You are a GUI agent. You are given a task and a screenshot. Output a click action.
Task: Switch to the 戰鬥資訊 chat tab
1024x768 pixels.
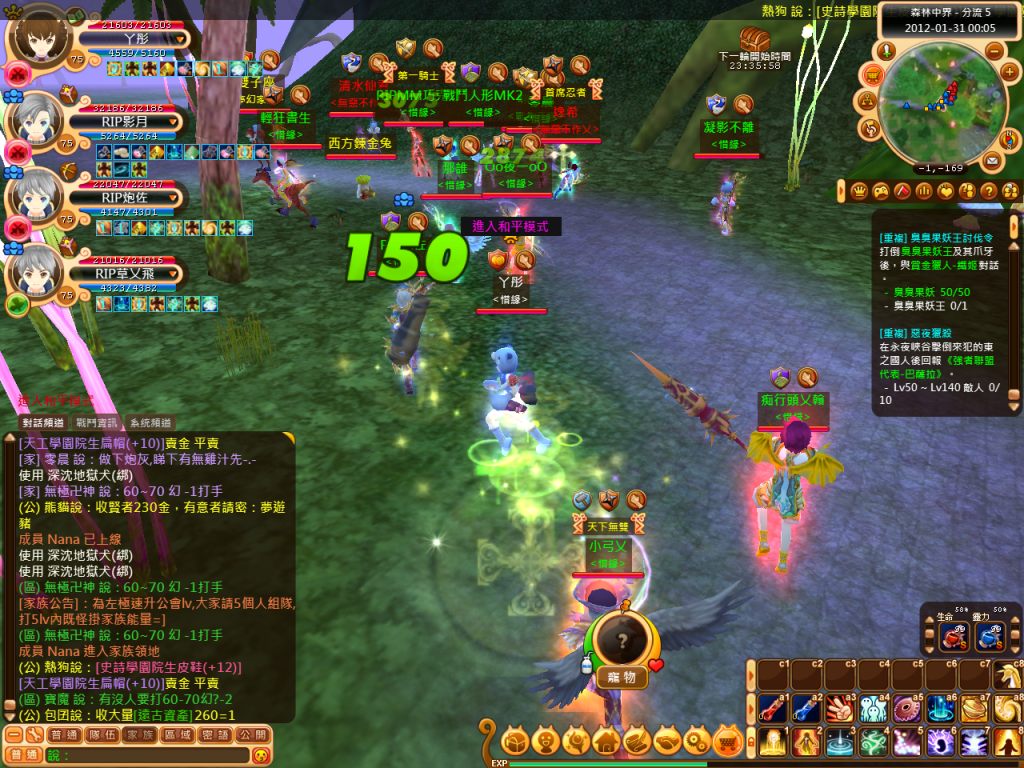pyautogui.click(x=97, y=423)
